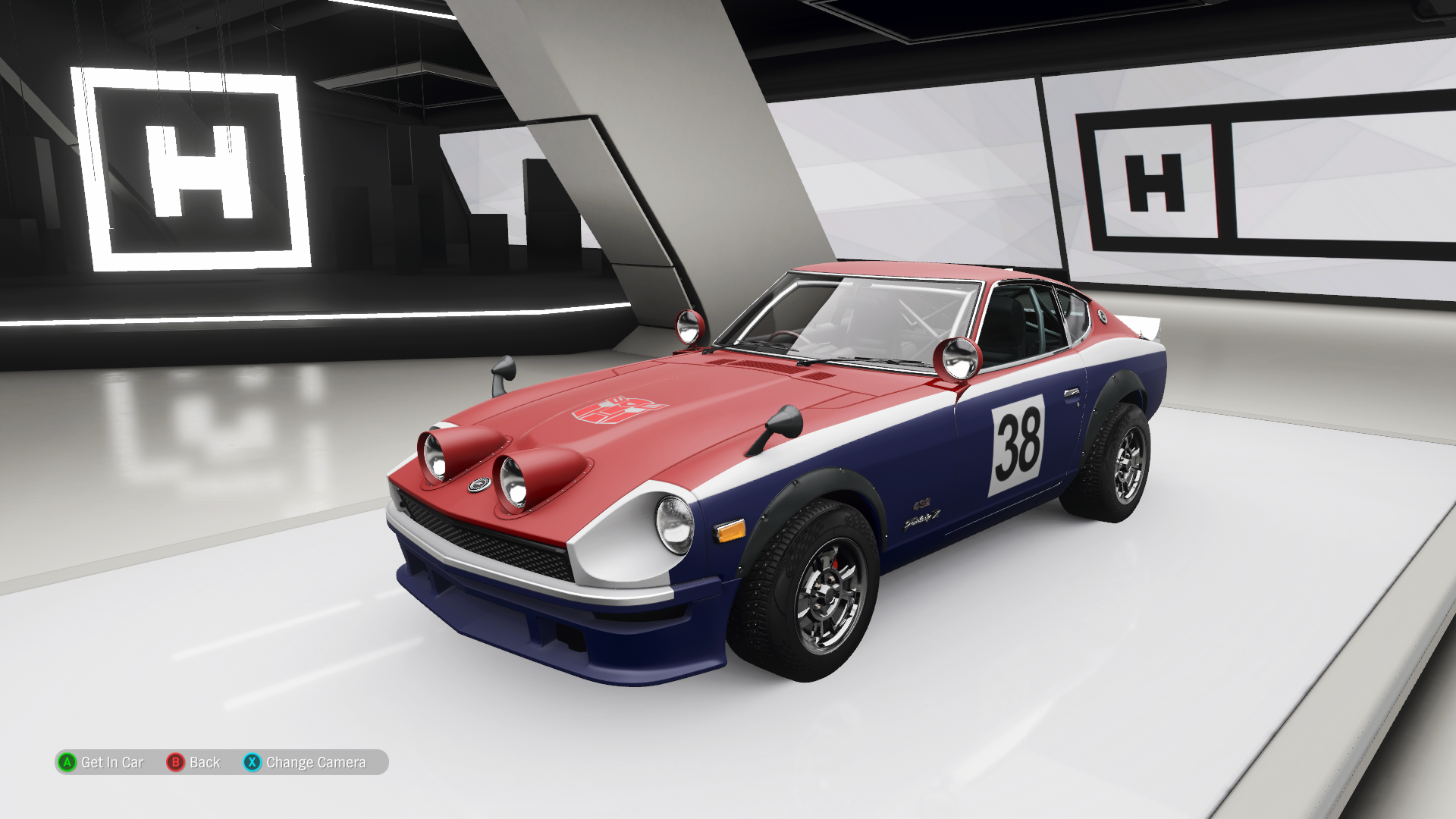The image size is (1456, 819).
Task: Choose the Get In Car option
Action: (x=102, y=762)
